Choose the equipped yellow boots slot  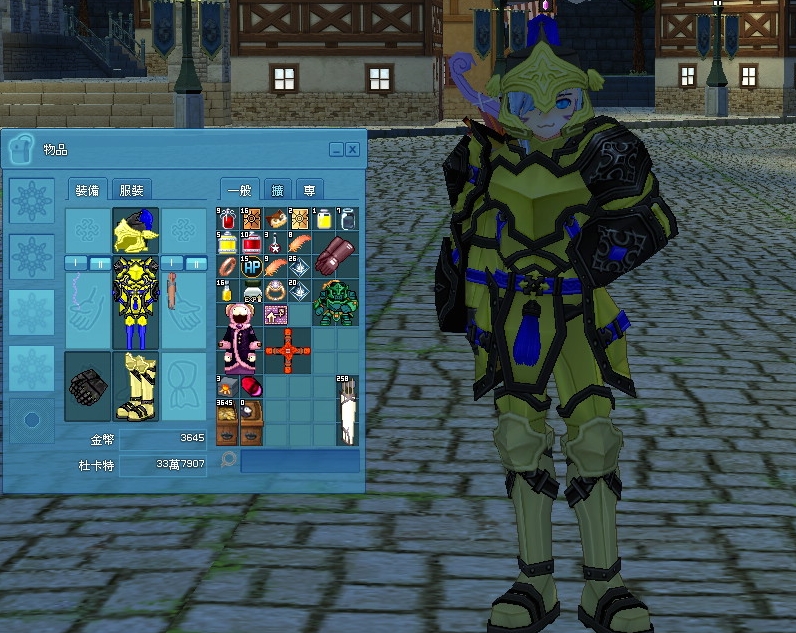[136, 386]
